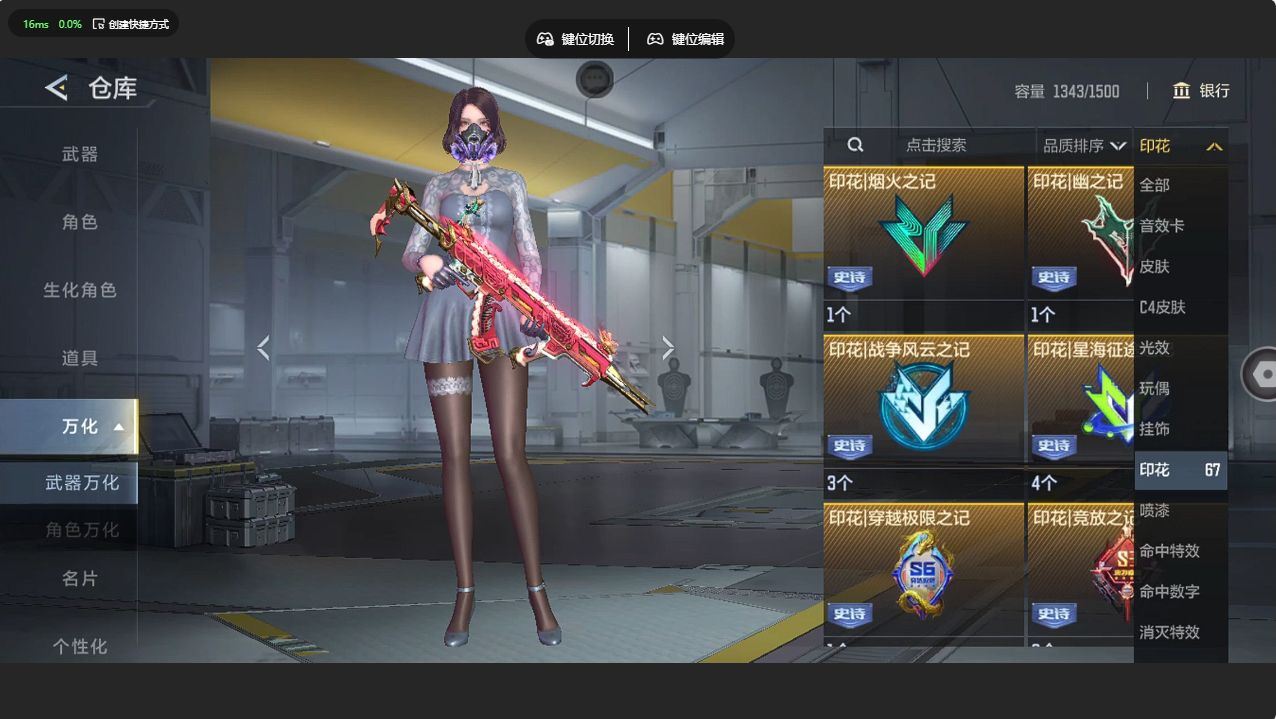Open the 名片 category

[80, 578]
